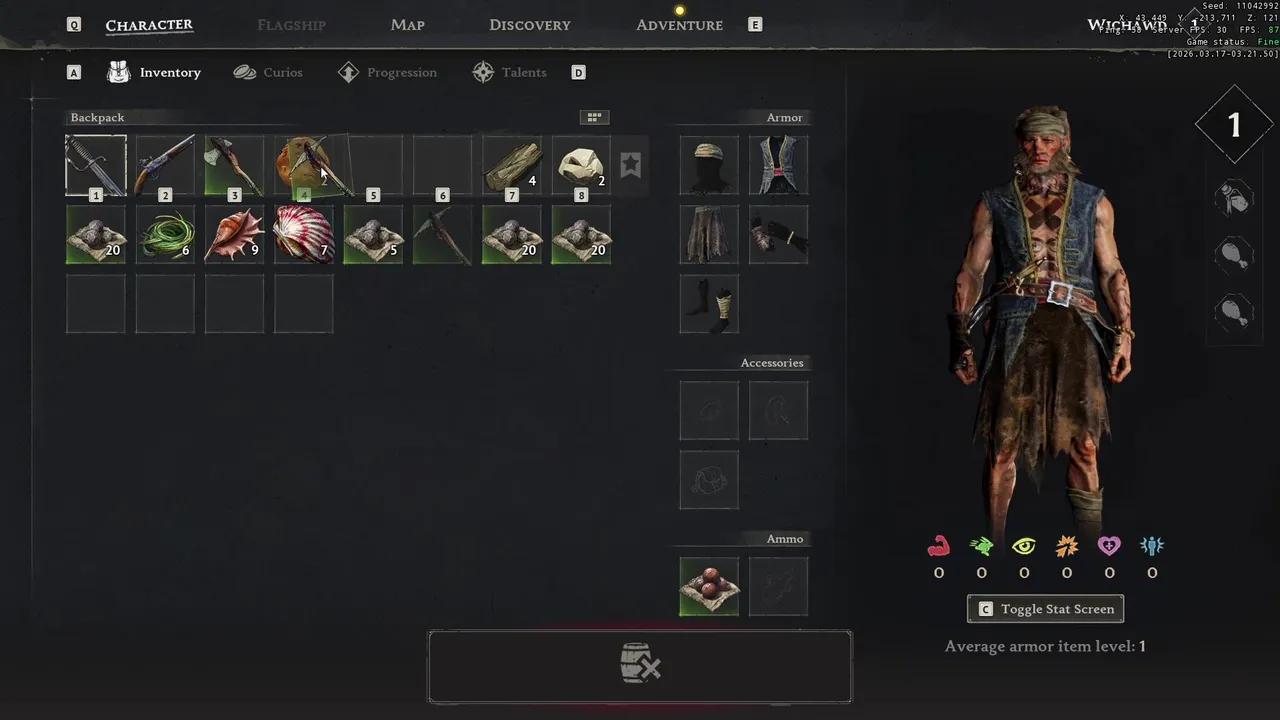Choose the pale stone stack of 2
Image resolution: width=1280 pixels, height=720 pixels.
pyautogui.click(x=581, y=165)
